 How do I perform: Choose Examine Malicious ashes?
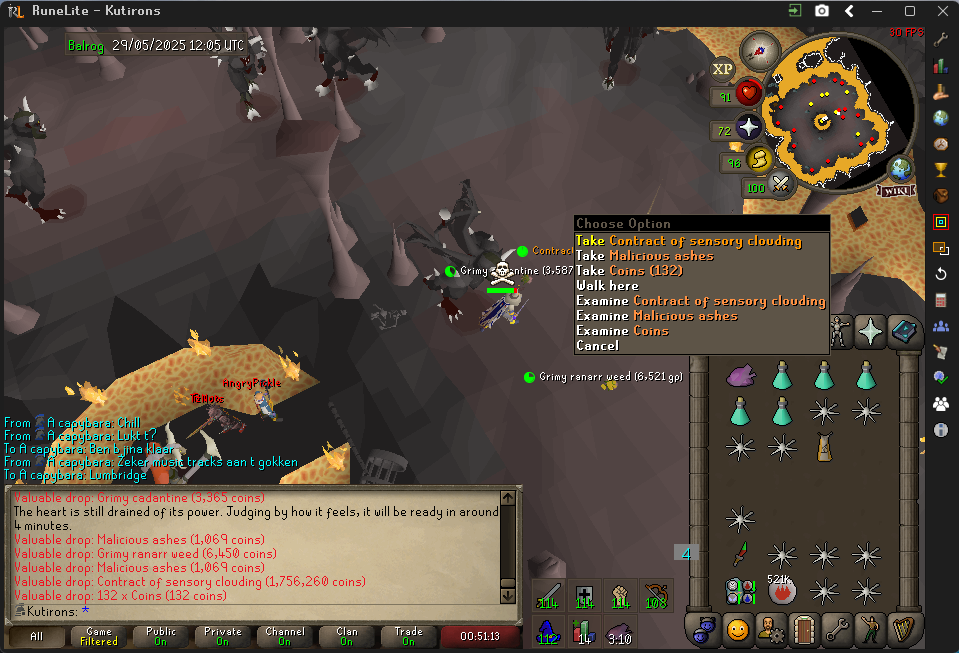click(x=656, y=316)
